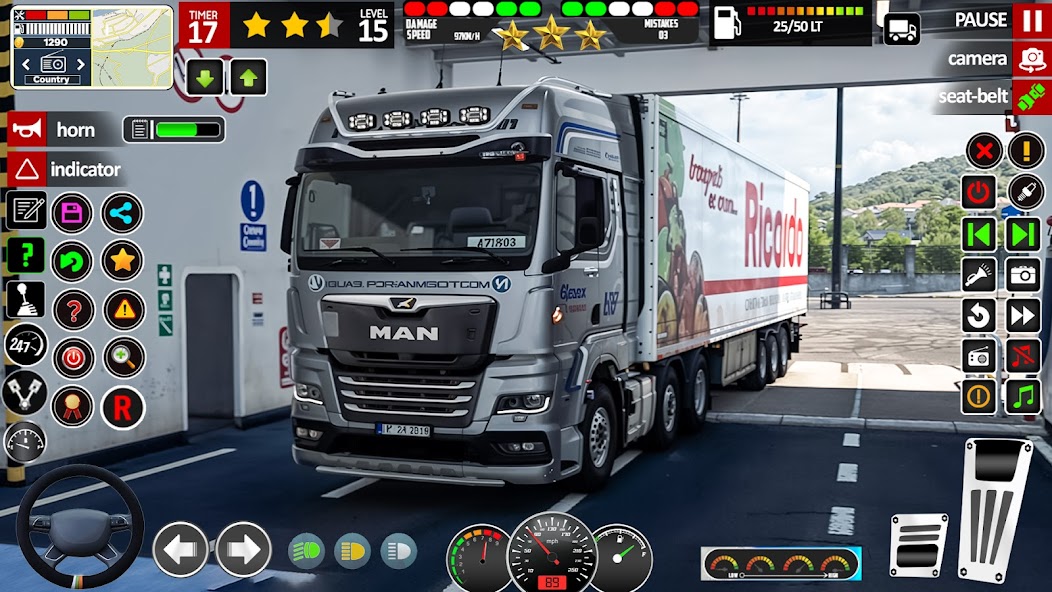Click the pink floppy disk save icon
The width and height of the screenshot is (1052, 592).
tap(72, 212)
